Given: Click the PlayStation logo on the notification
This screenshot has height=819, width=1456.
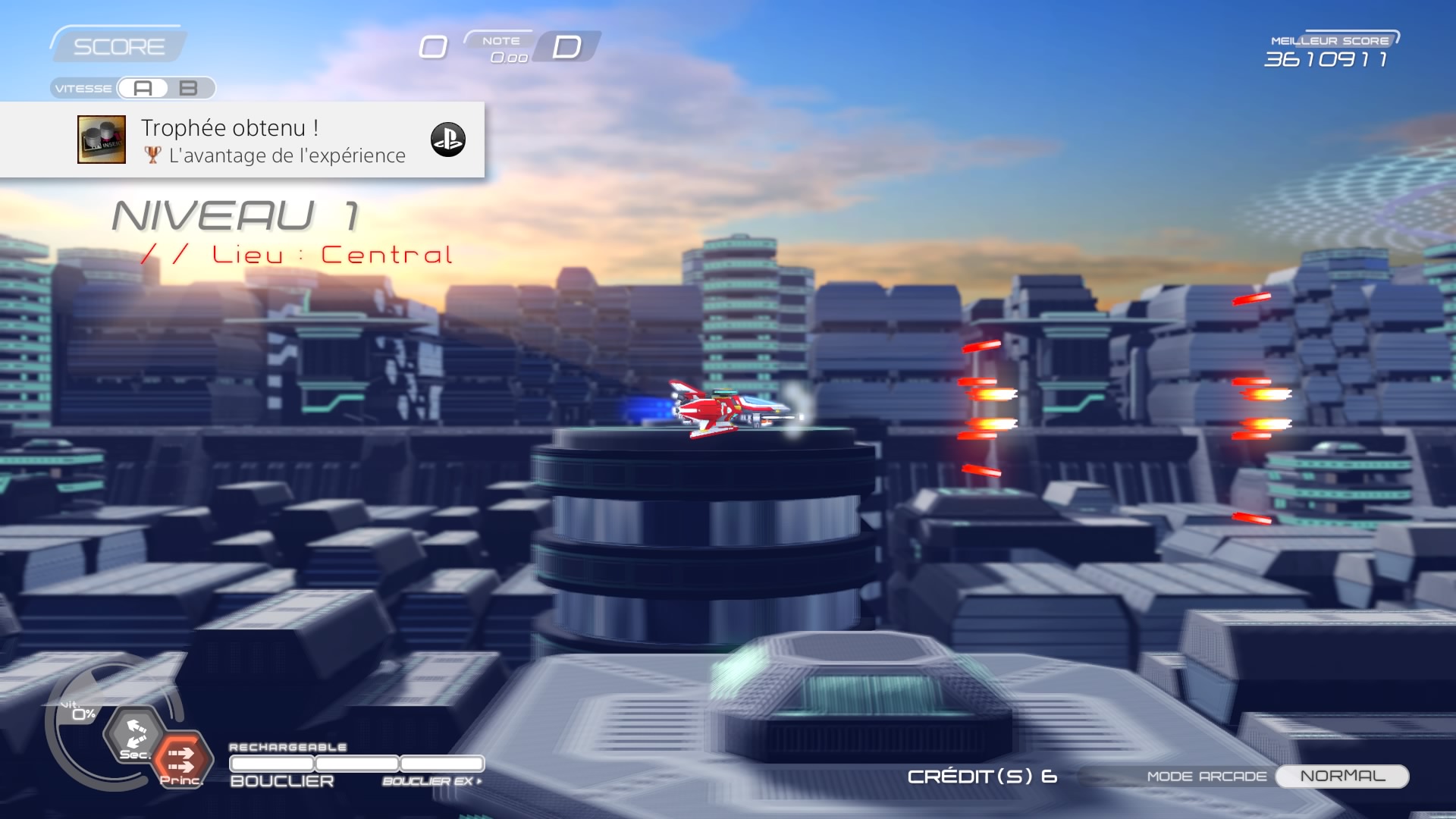Looking at the screenshot, I should click(447, 140).
